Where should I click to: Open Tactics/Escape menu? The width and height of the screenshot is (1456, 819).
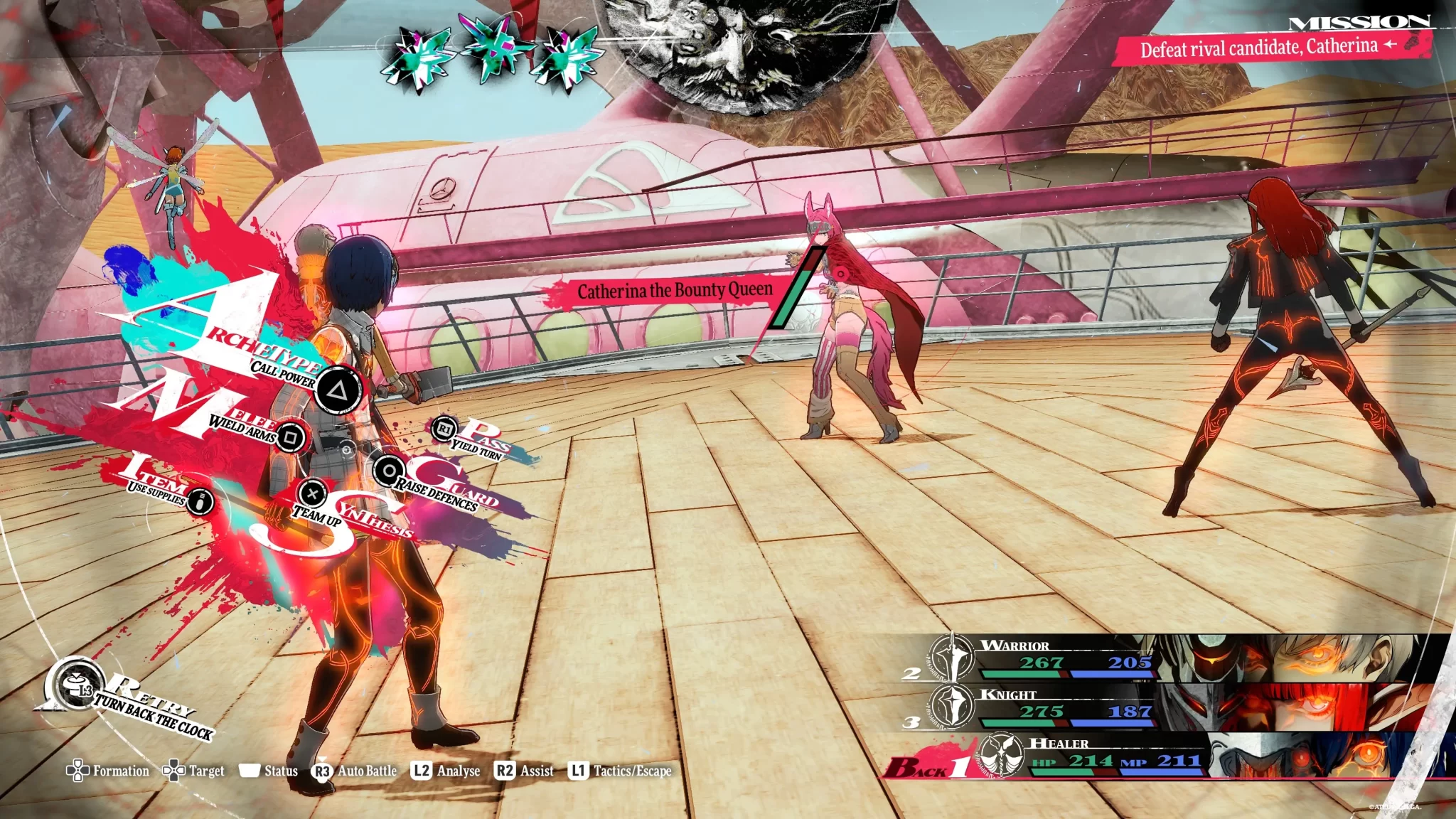coord(620,771)
